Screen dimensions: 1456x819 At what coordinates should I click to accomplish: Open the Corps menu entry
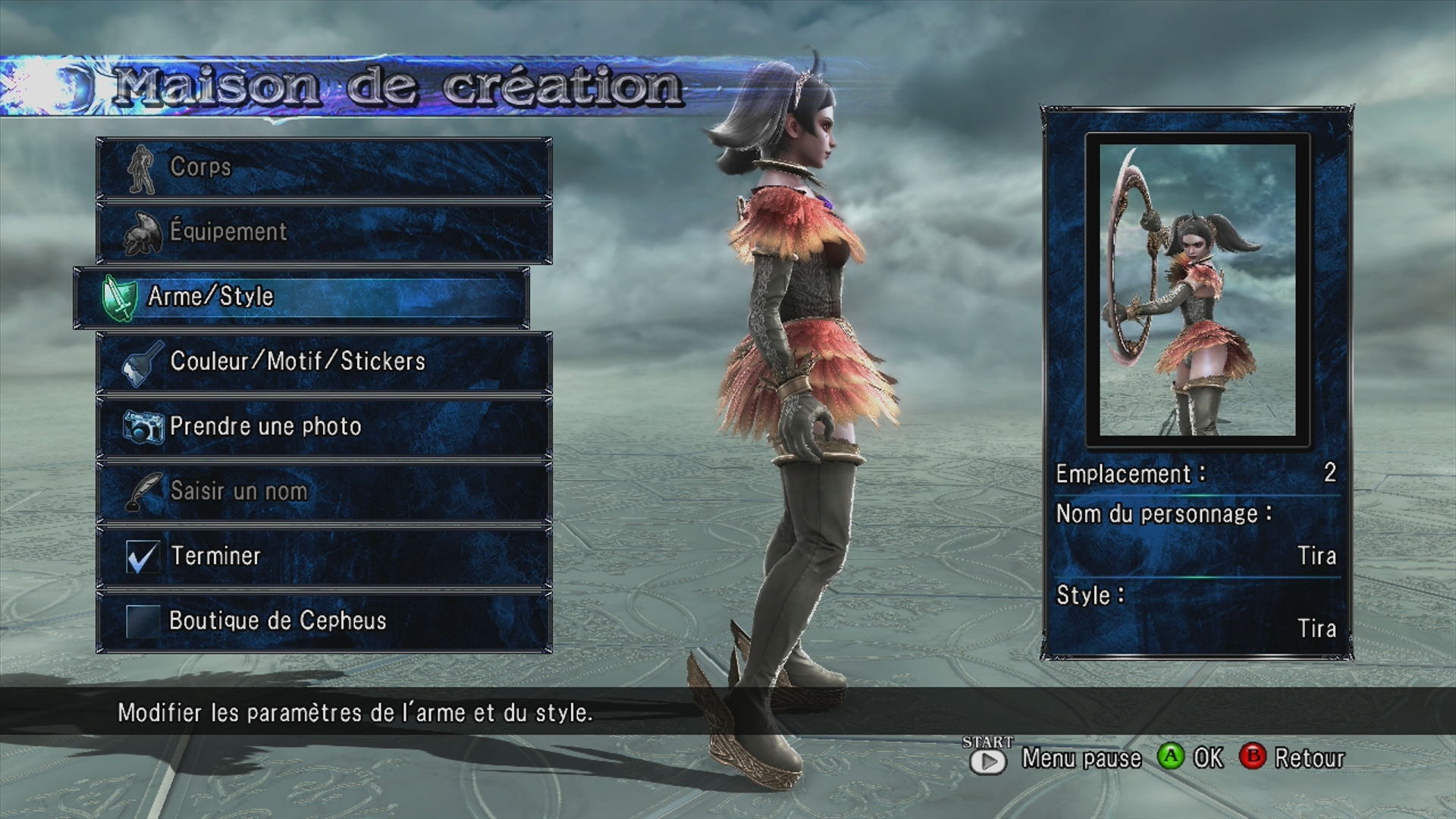324,168
